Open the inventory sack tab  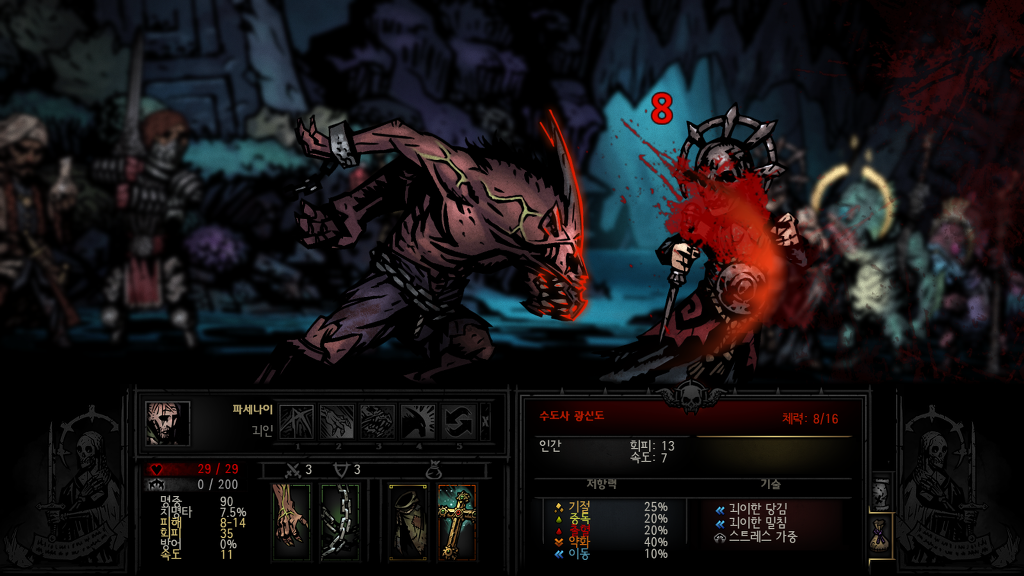[881, 534]
